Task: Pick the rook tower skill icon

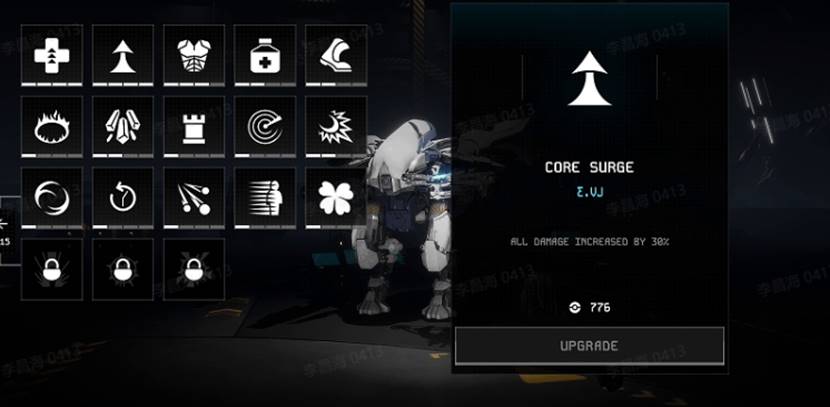Action: pyautogui.click(x=194, y=126)
